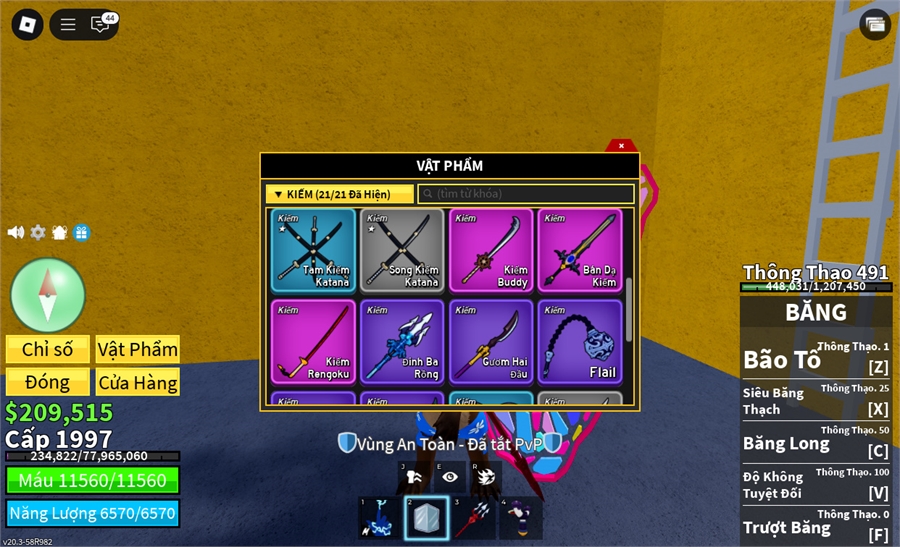Pick the Flail weapon
This screenshot has height=547, width=900.
[x=579, y=342]
